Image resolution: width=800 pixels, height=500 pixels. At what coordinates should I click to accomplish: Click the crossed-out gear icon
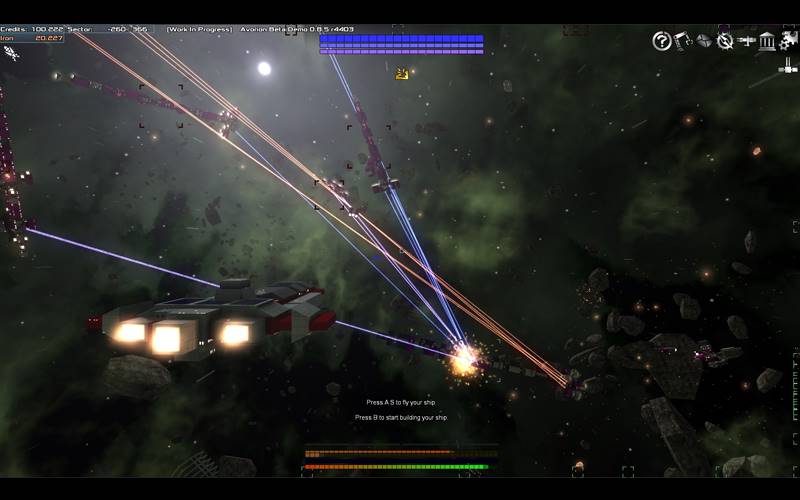[725, 41]
